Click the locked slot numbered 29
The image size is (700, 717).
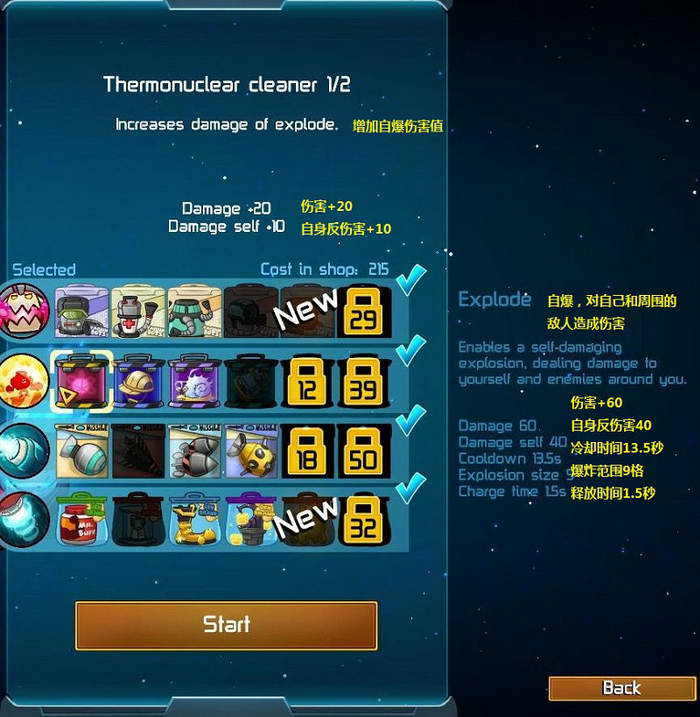pyautogui.click(x=363, y=311)
